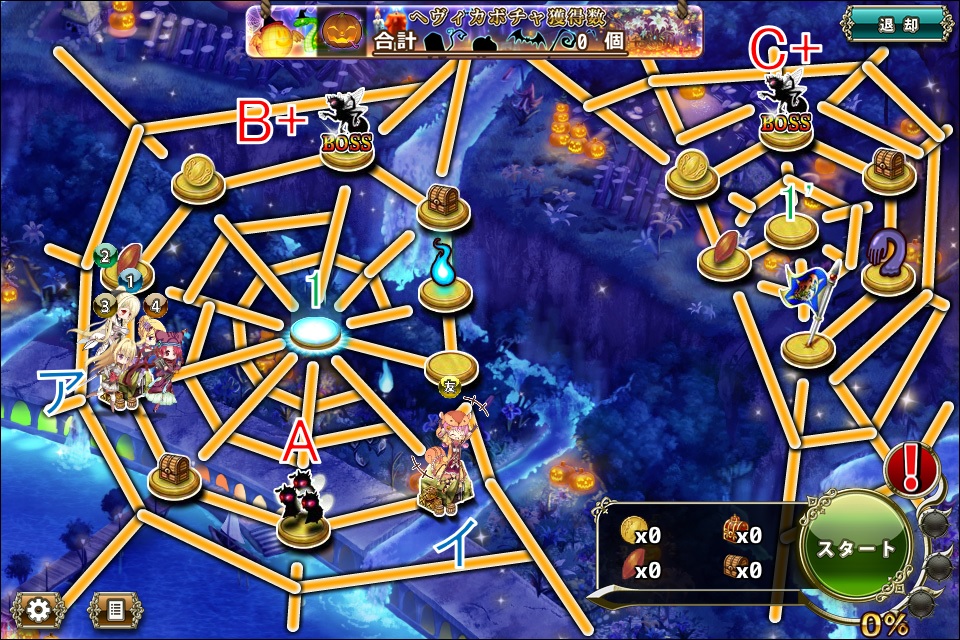Open the list log button
Image resolution: width=960 pixels, height=640 pixels.
tap(115, 607)
